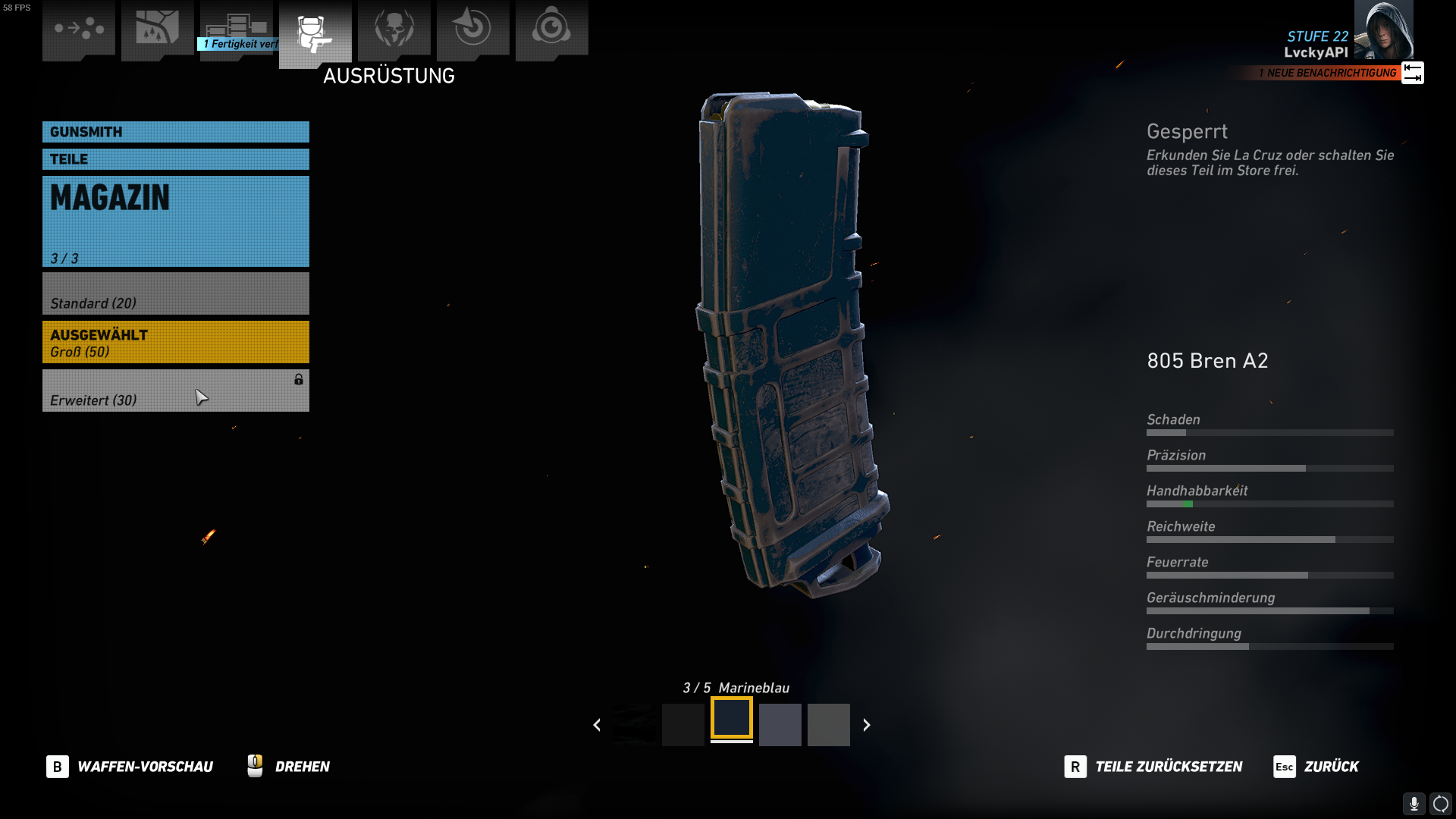Click the next color arrow
The height and width of the screenshot is (819, 1456).
(x=867, y=725)
